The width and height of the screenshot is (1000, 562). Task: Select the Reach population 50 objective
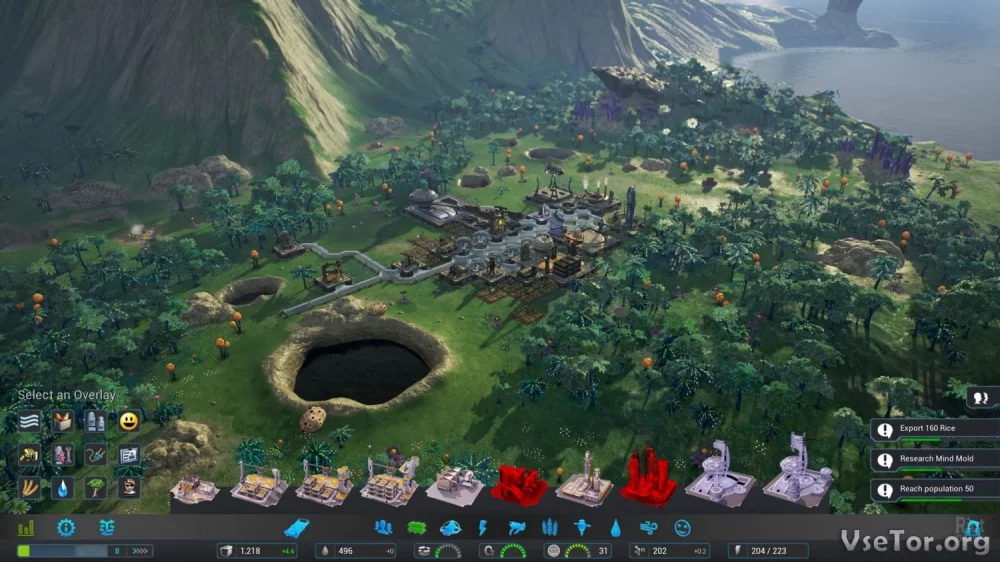934,490
